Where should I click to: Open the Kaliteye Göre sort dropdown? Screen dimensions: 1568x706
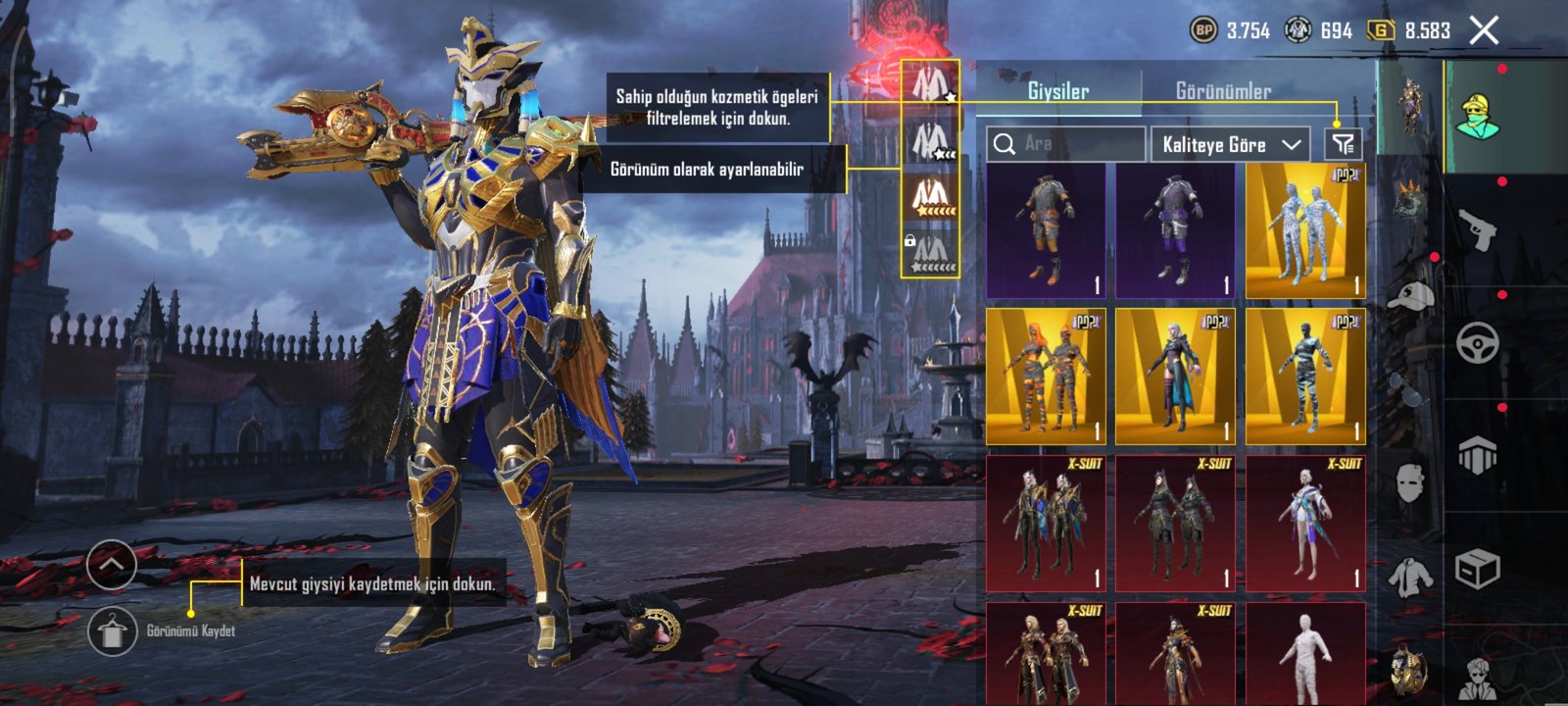point(1231,144)
